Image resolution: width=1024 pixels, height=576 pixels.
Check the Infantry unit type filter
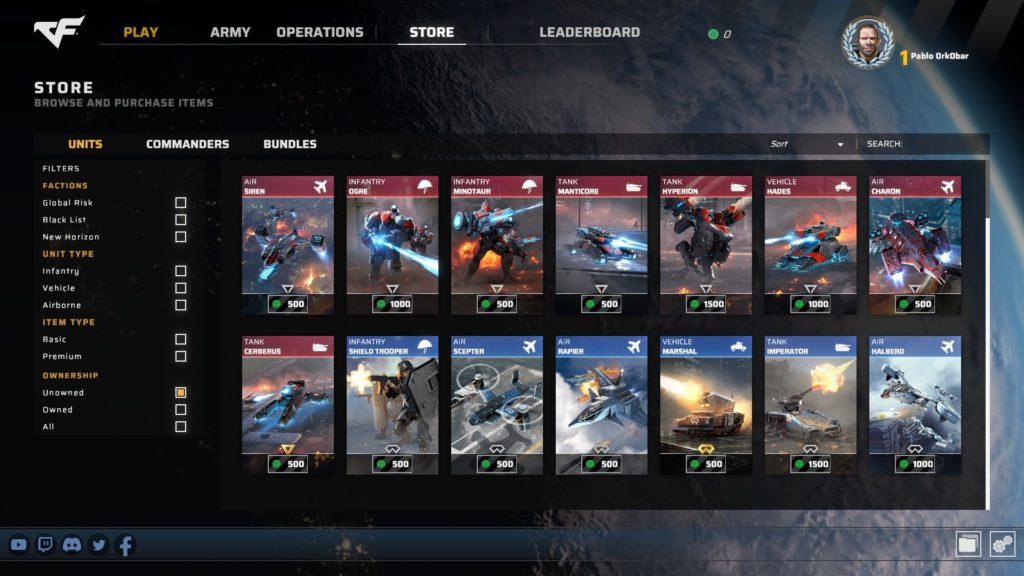181,271
